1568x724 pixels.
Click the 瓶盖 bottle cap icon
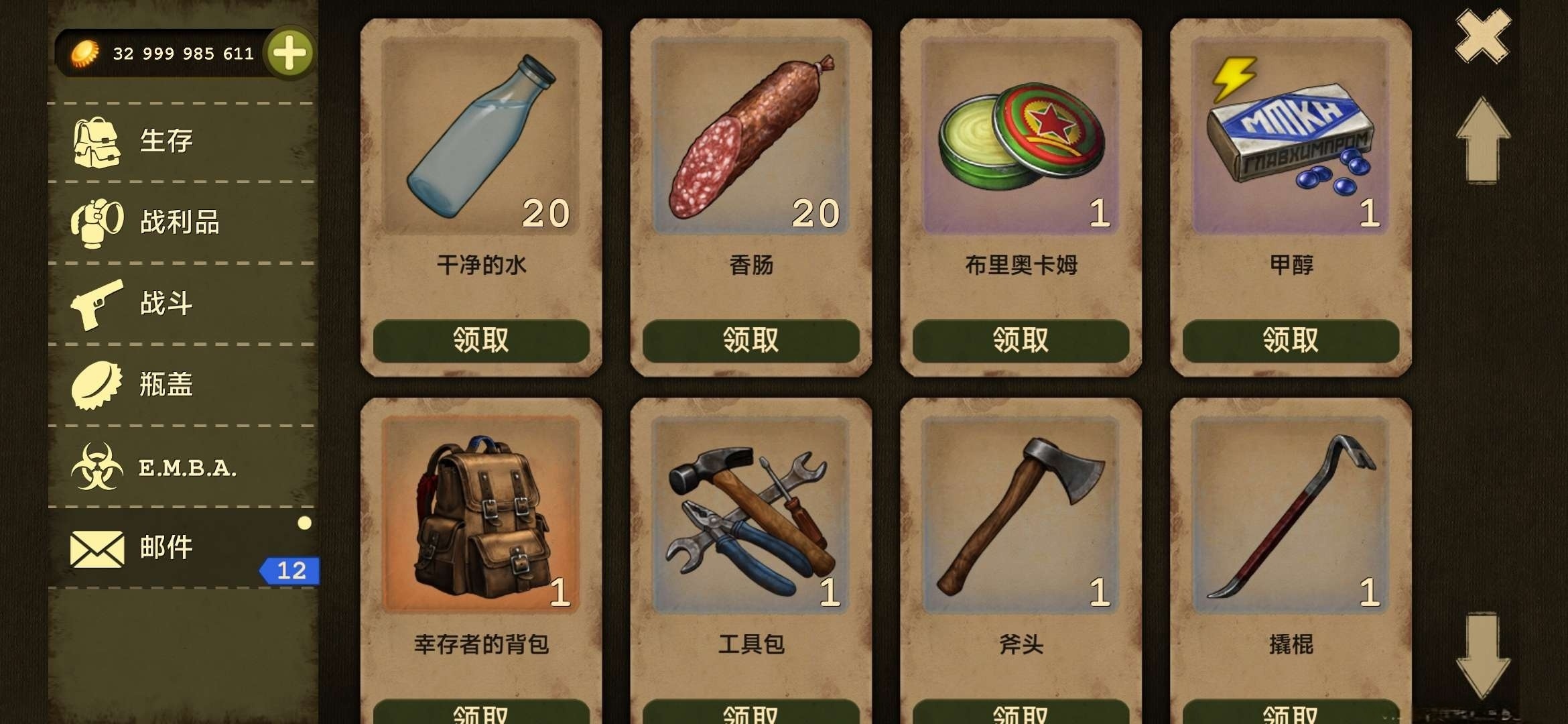tap(96, 384)
